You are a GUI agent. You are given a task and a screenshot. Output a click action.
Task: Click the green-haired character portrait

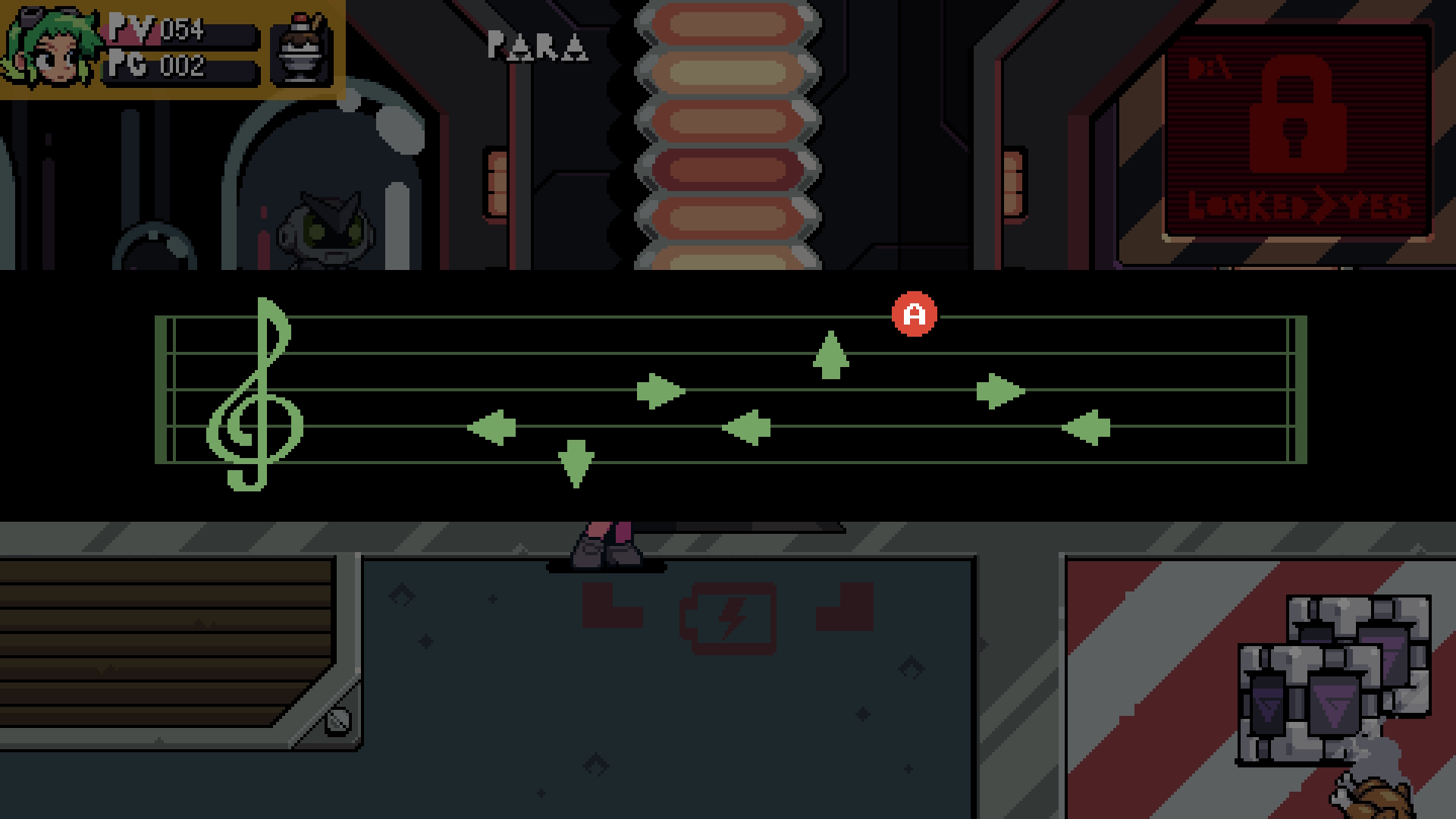52,49
